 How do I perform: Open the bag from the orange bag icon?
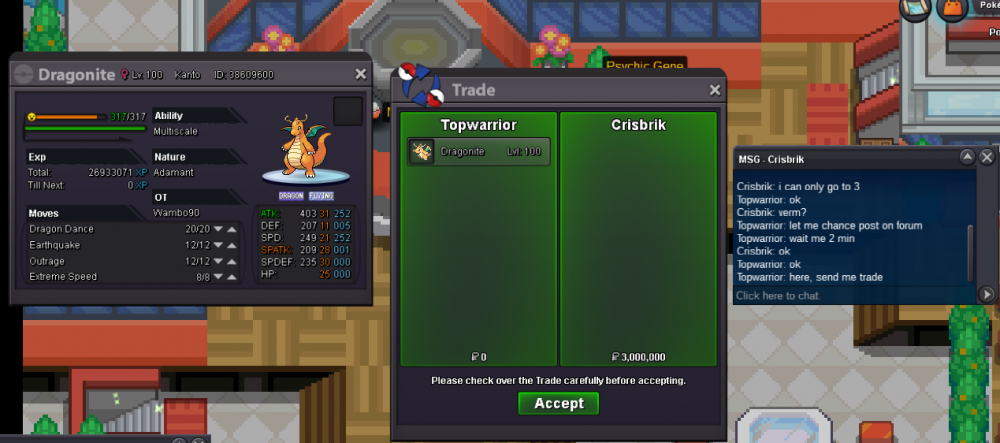coord(950,10)
